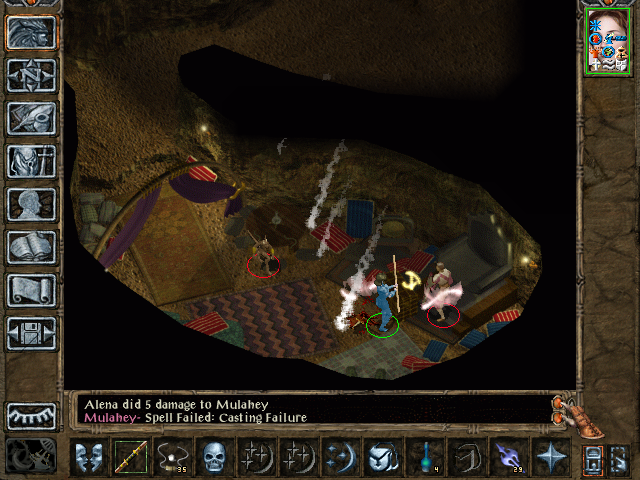Click the skull icon in the action bar

[x=213, y=457]
